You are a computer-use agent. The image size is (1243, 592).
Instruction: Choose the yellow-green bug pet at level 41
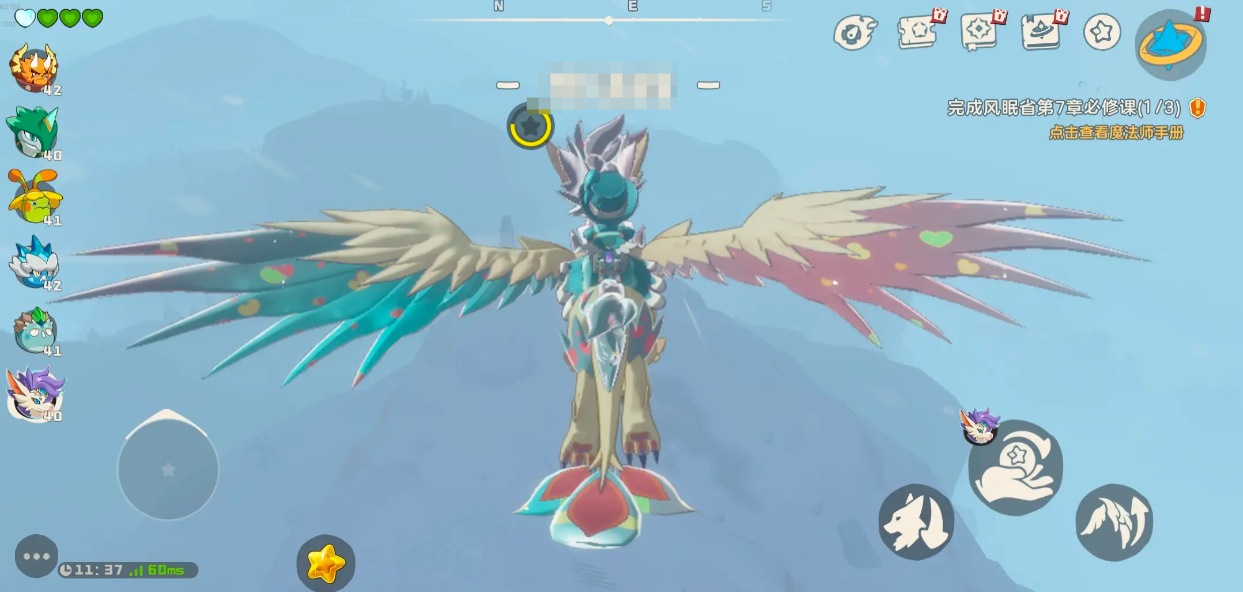(x=34, y=197)
